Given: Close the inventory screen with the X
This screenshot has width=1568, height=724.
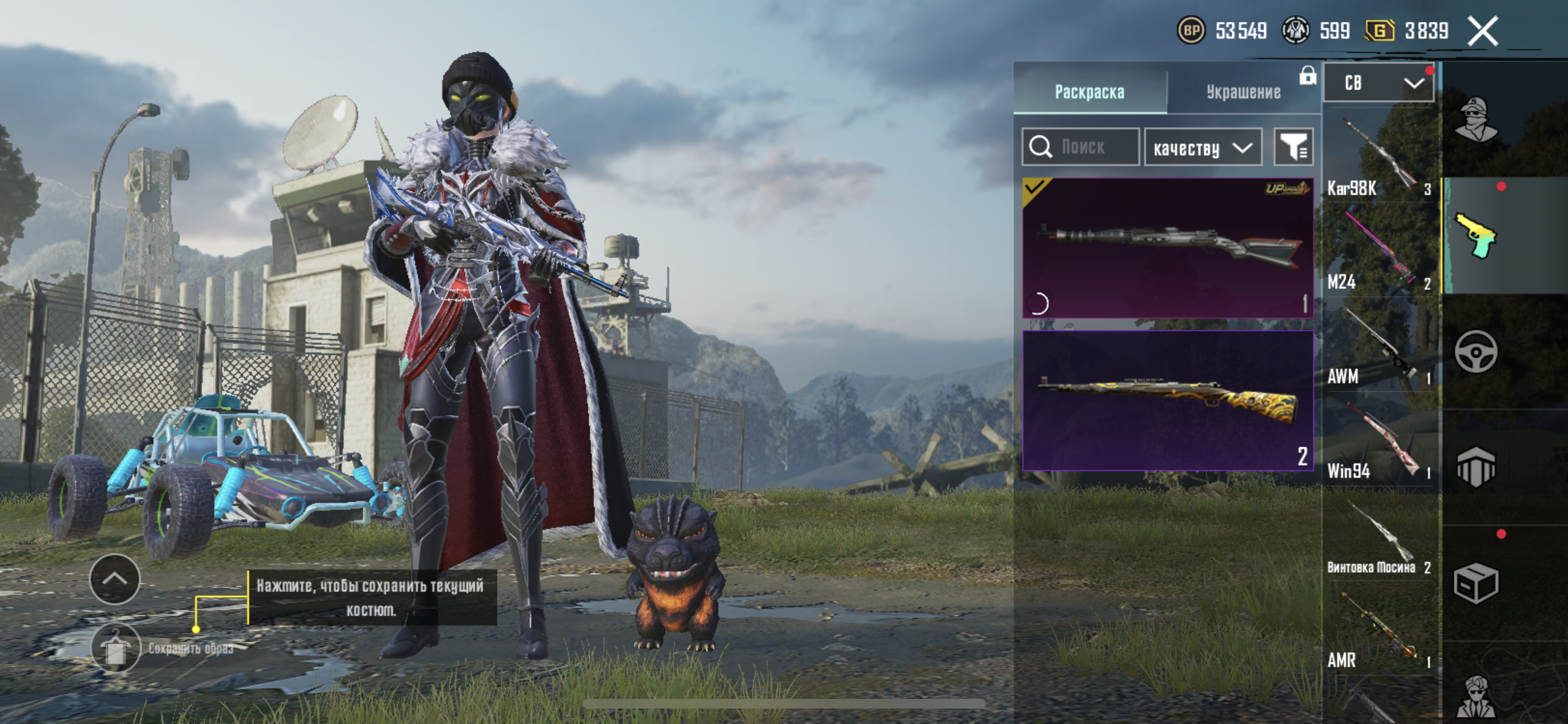Looking at the screenshot, I should [x=1483, y=31].
